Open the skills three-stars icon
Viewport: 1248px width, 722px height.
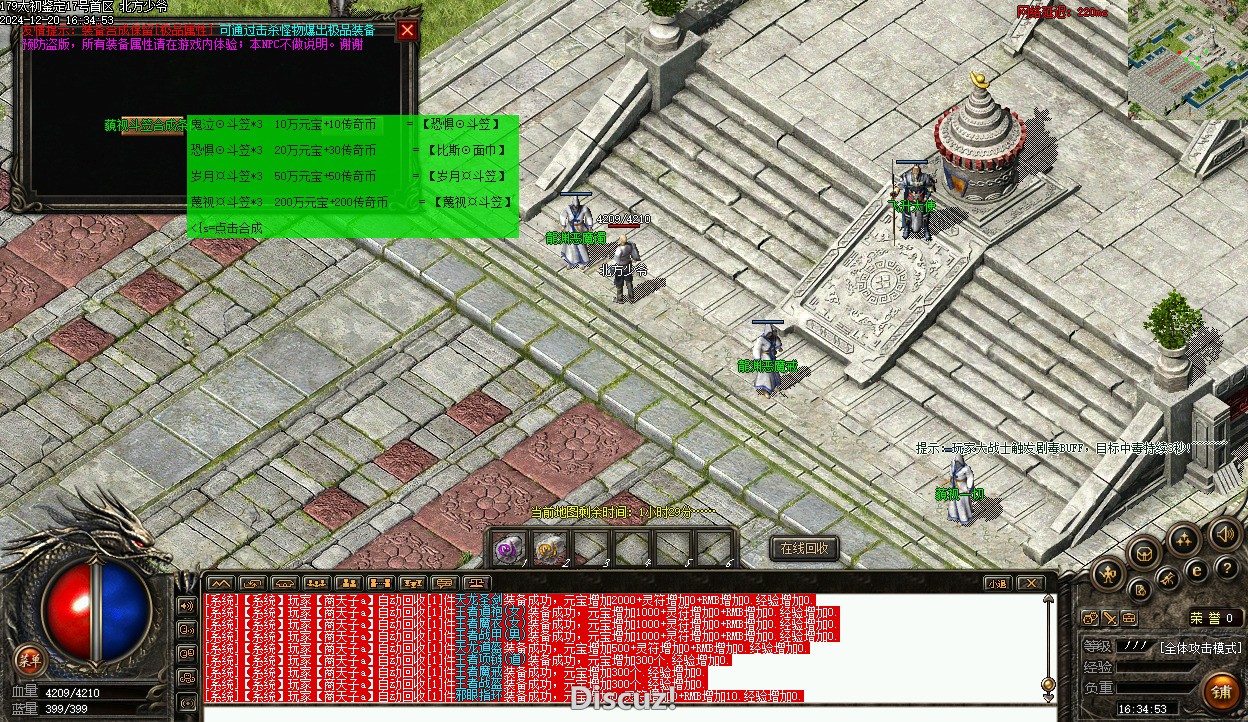coord(1185,541)
